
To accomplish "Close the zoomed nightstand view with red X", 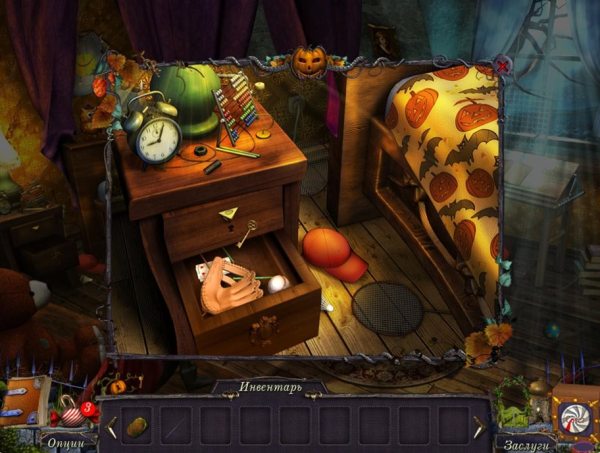I will point(502,66).
